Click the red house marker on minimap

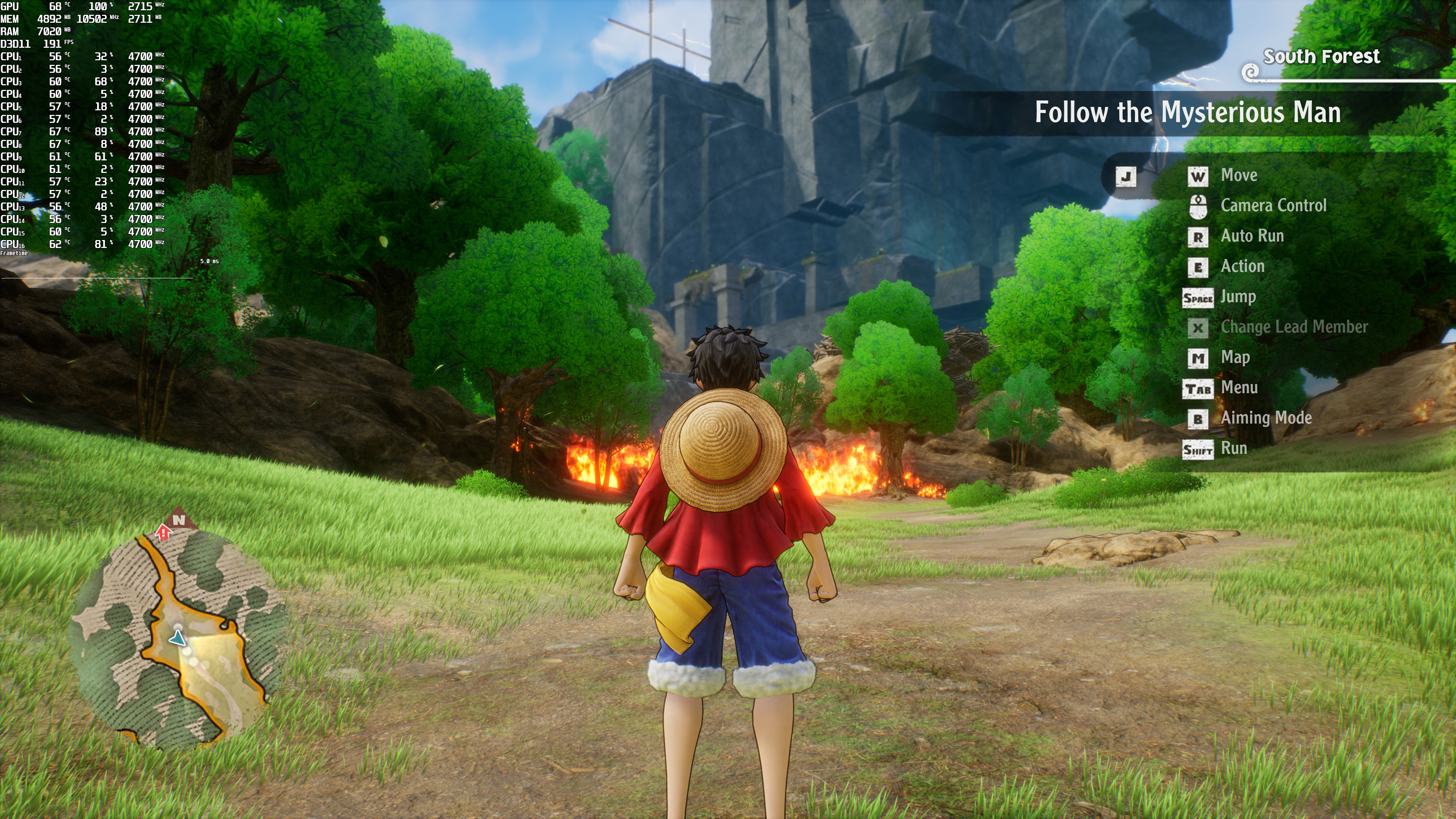[x=164, y=531]
